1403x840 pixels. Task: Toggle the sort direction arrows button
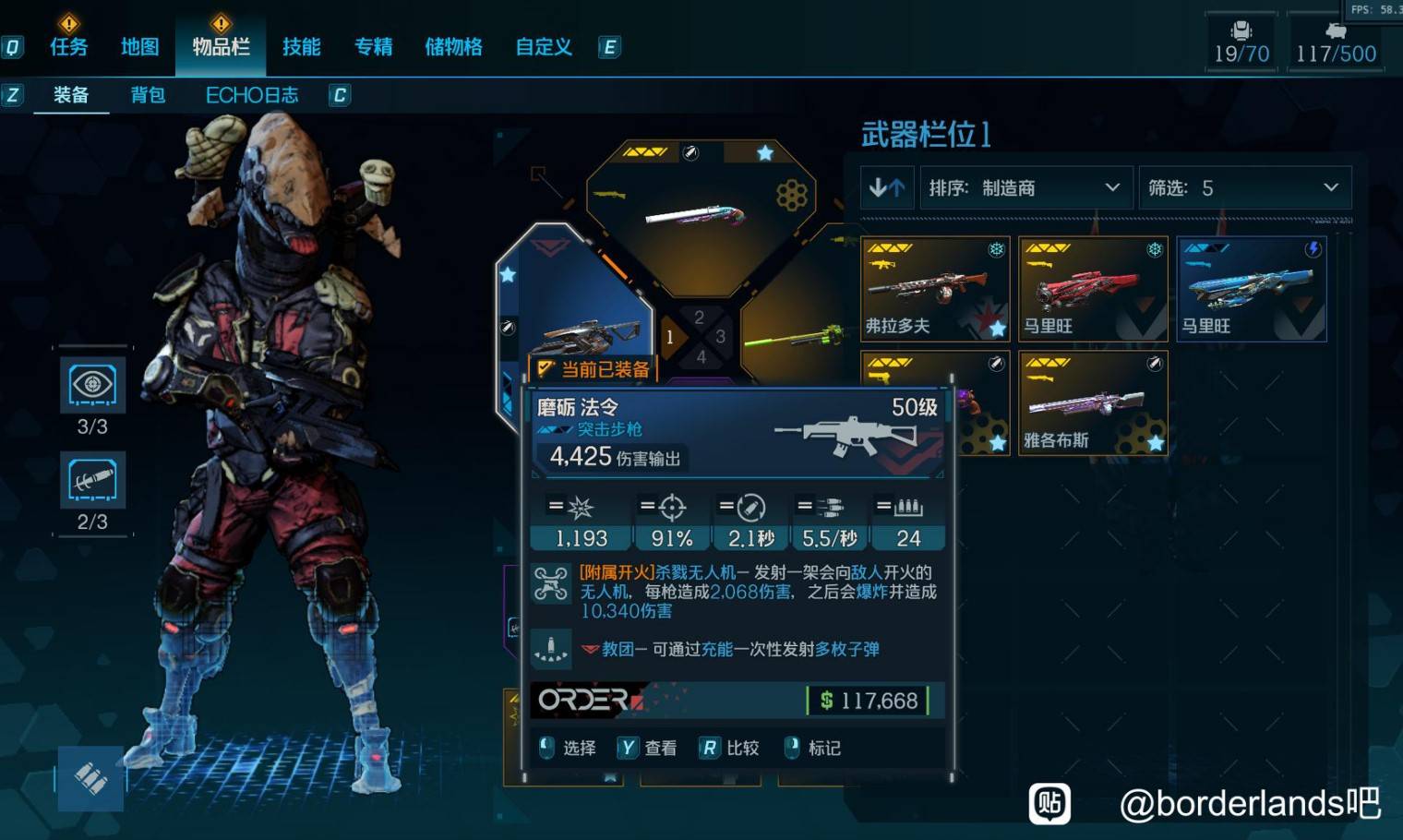[887, 188]
